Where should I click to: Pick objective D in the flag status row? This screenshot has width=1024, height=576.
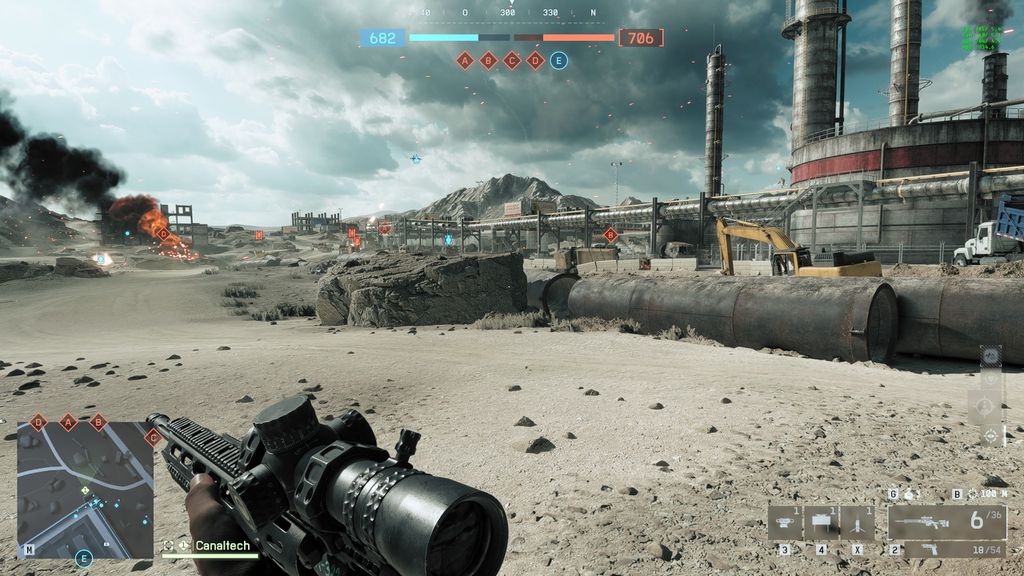point(536,60)
